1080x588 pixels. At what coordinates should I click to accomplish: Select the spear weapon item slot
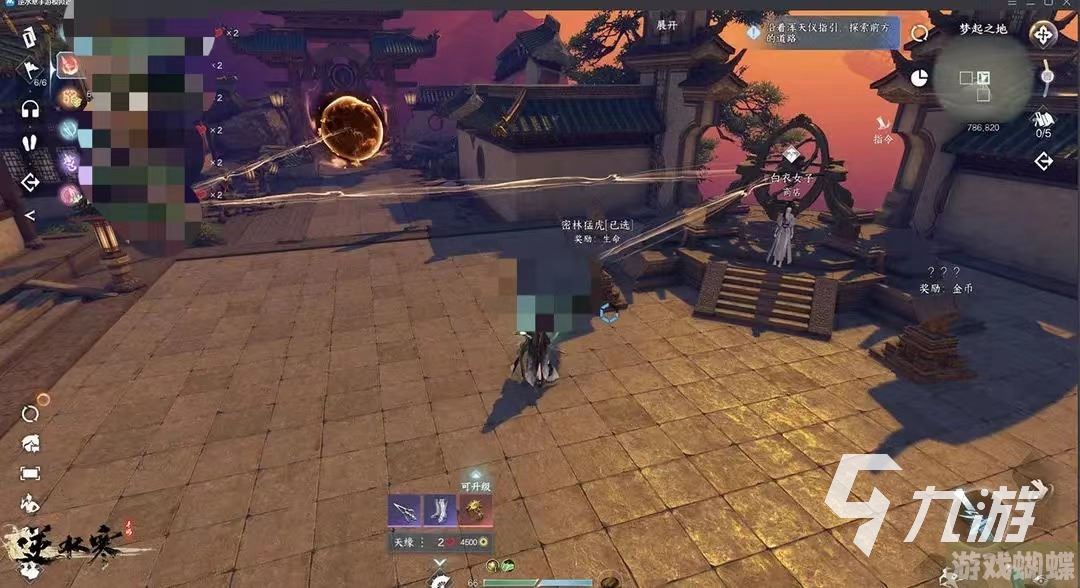(x=404, y=511)
